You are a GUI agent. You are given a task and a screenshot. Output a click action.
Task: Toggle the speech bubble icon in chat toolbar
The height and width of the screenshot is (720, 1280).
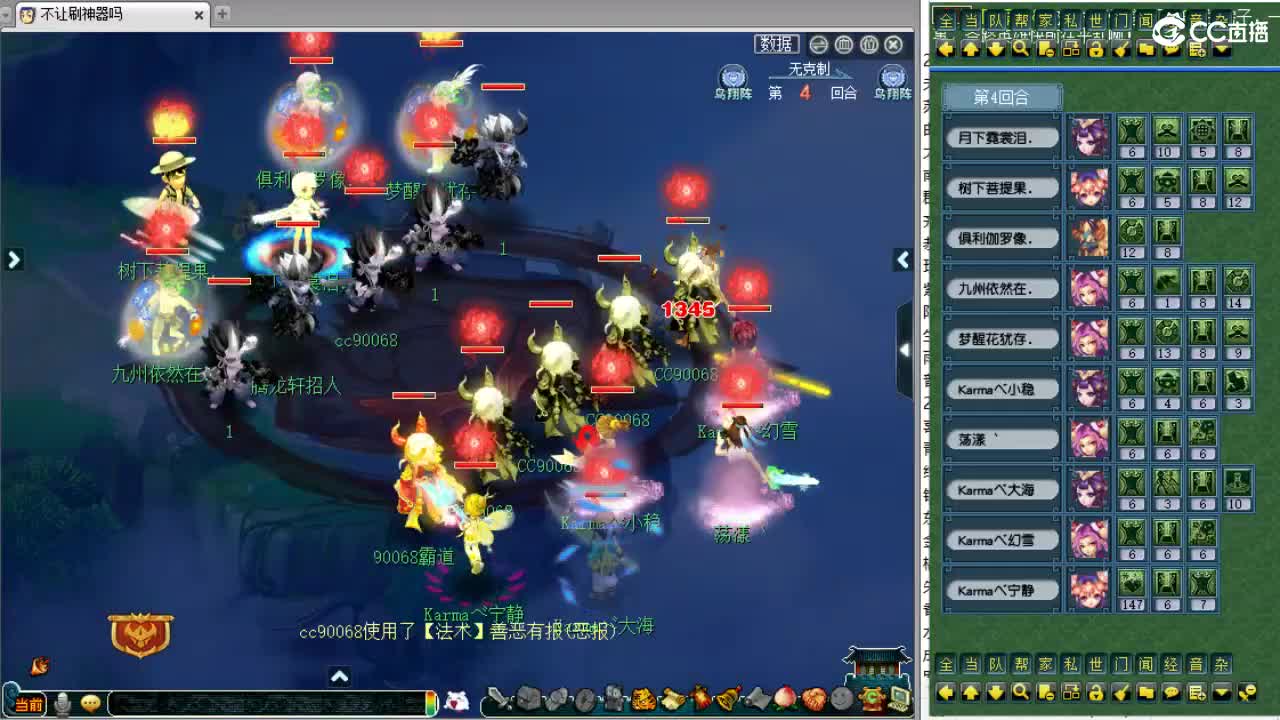(x=1172, y=692)
